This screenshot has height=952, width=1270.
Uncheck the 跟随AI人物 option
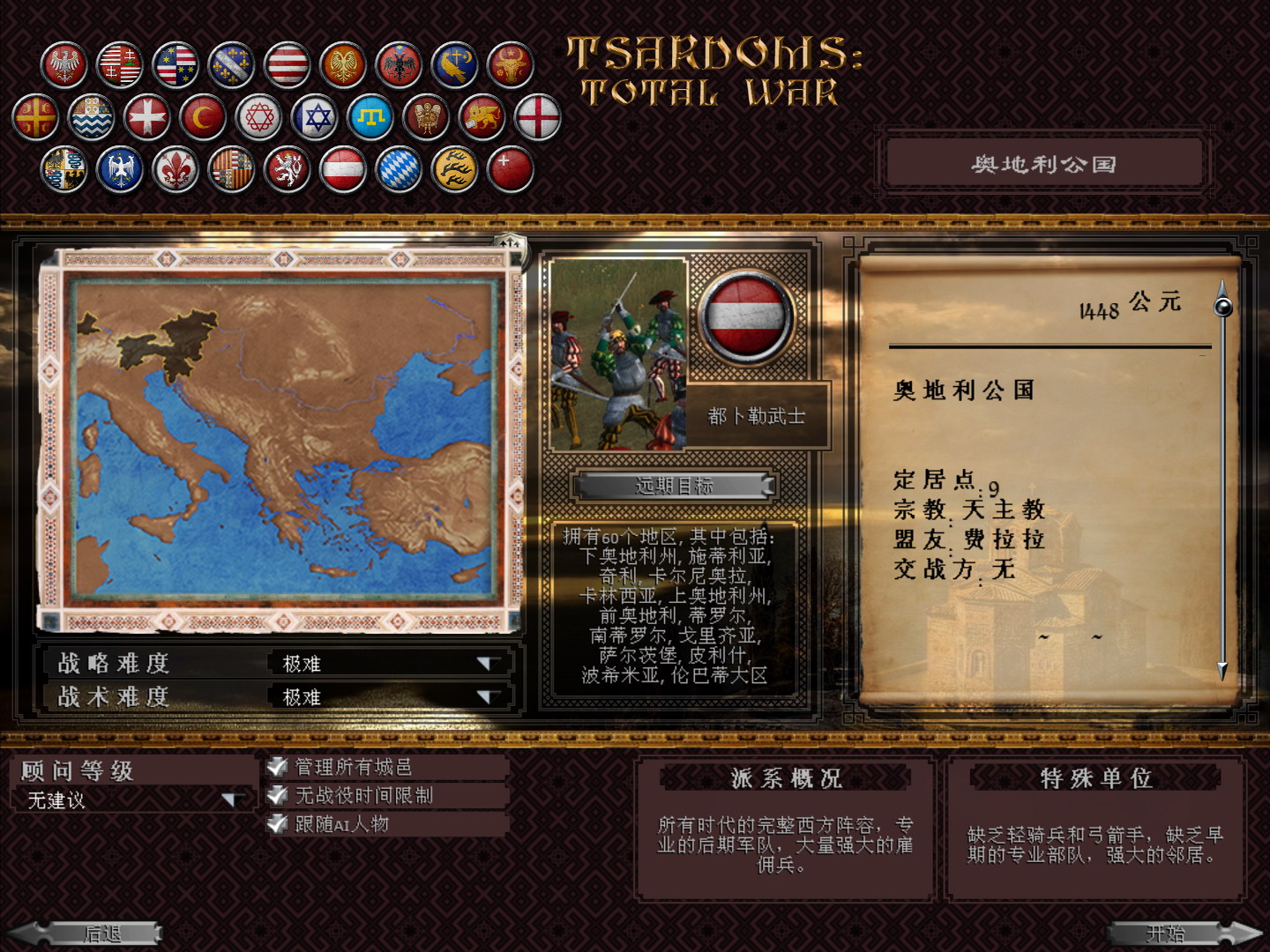(276, 822)
